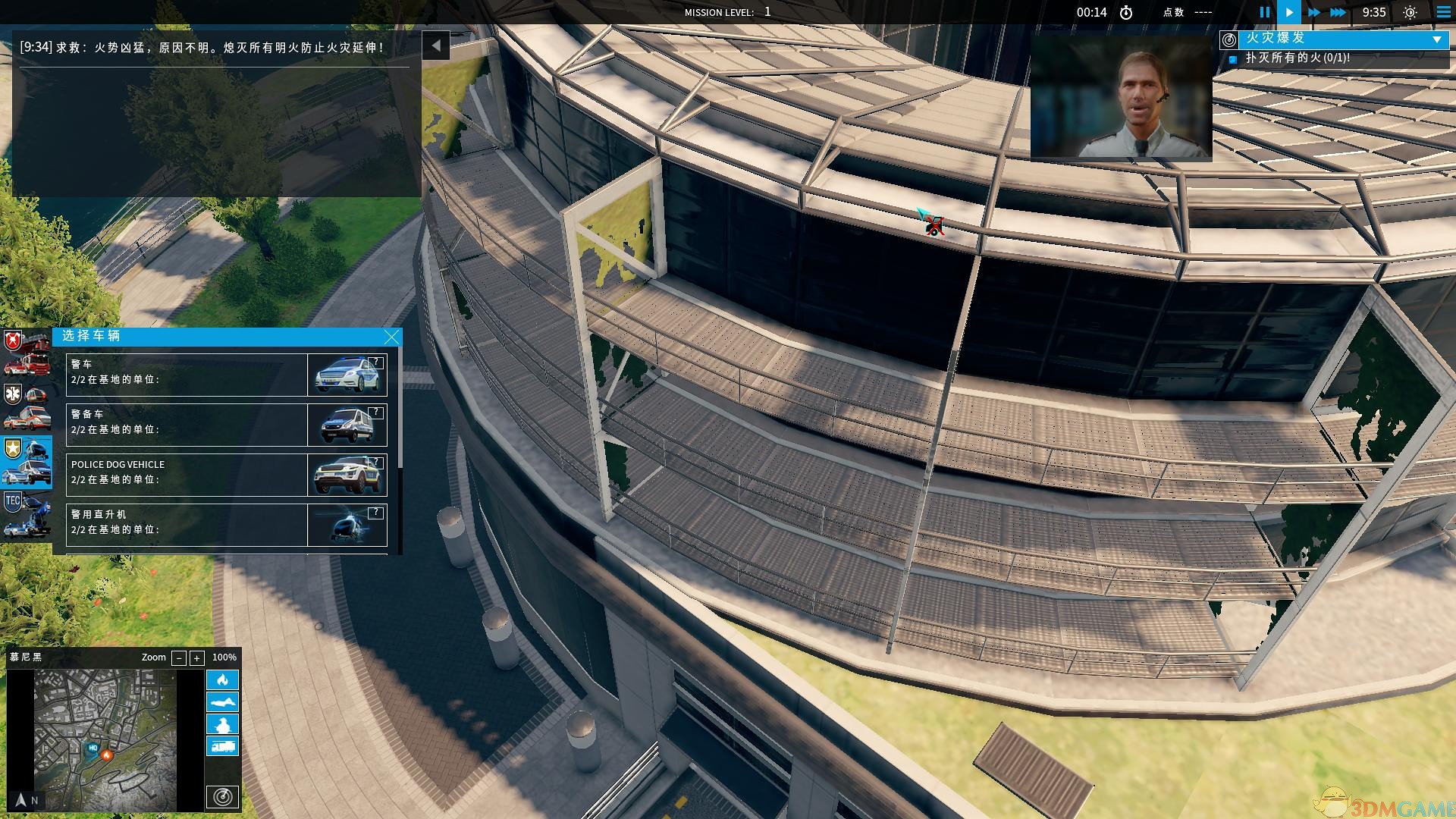Pause the game simulation

coord(1264,12)
